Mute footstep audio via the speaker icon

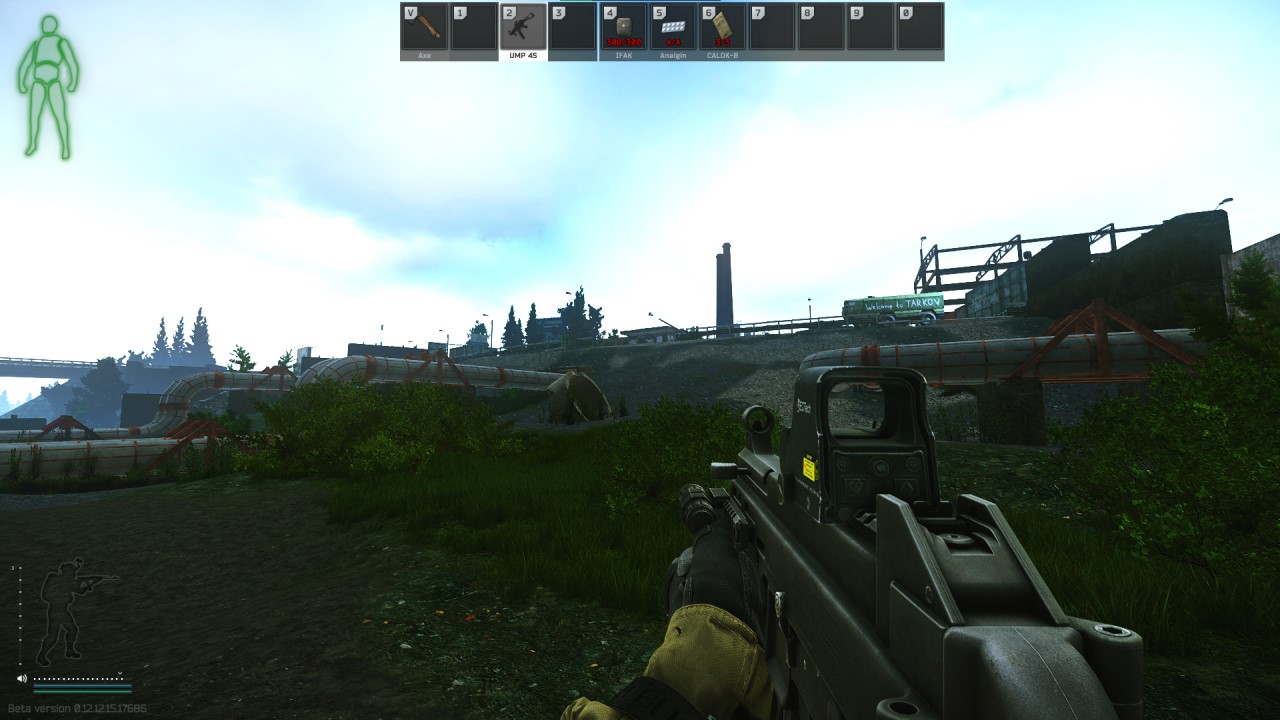tap(21, 678)
